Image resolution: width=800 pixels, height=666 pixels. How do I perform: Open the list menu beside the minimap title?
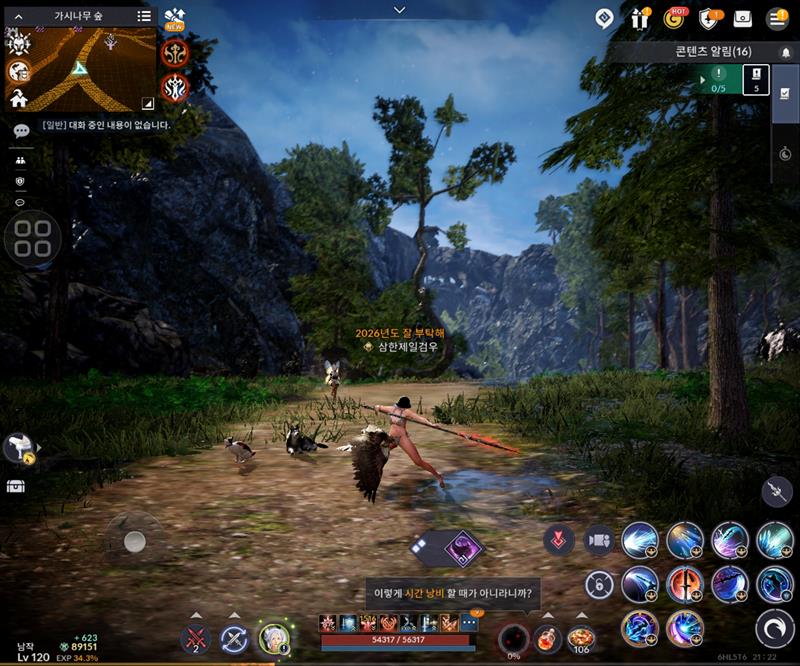coord(145,16)
